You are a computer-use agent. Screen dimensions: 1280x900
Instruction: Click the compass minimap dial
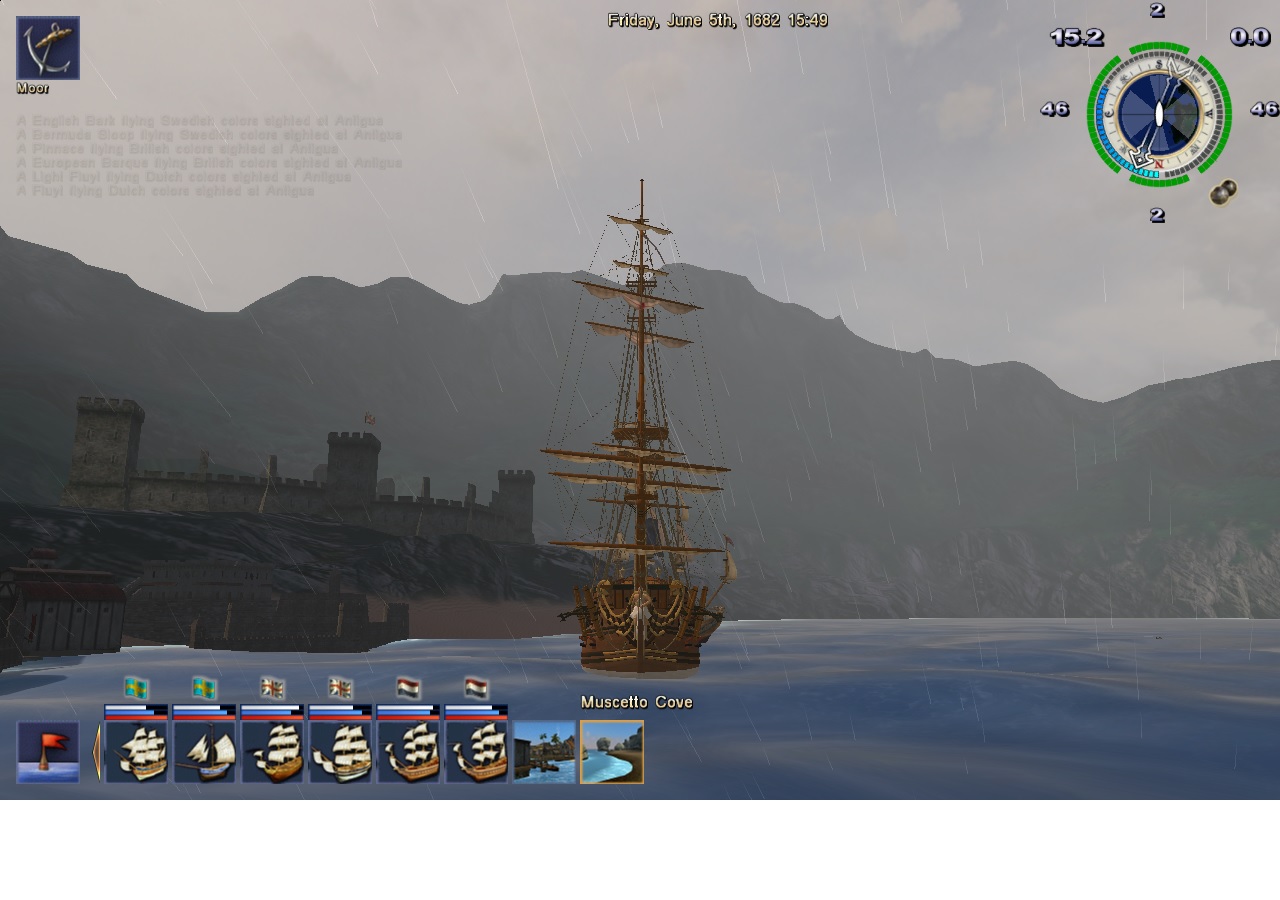1158,114
